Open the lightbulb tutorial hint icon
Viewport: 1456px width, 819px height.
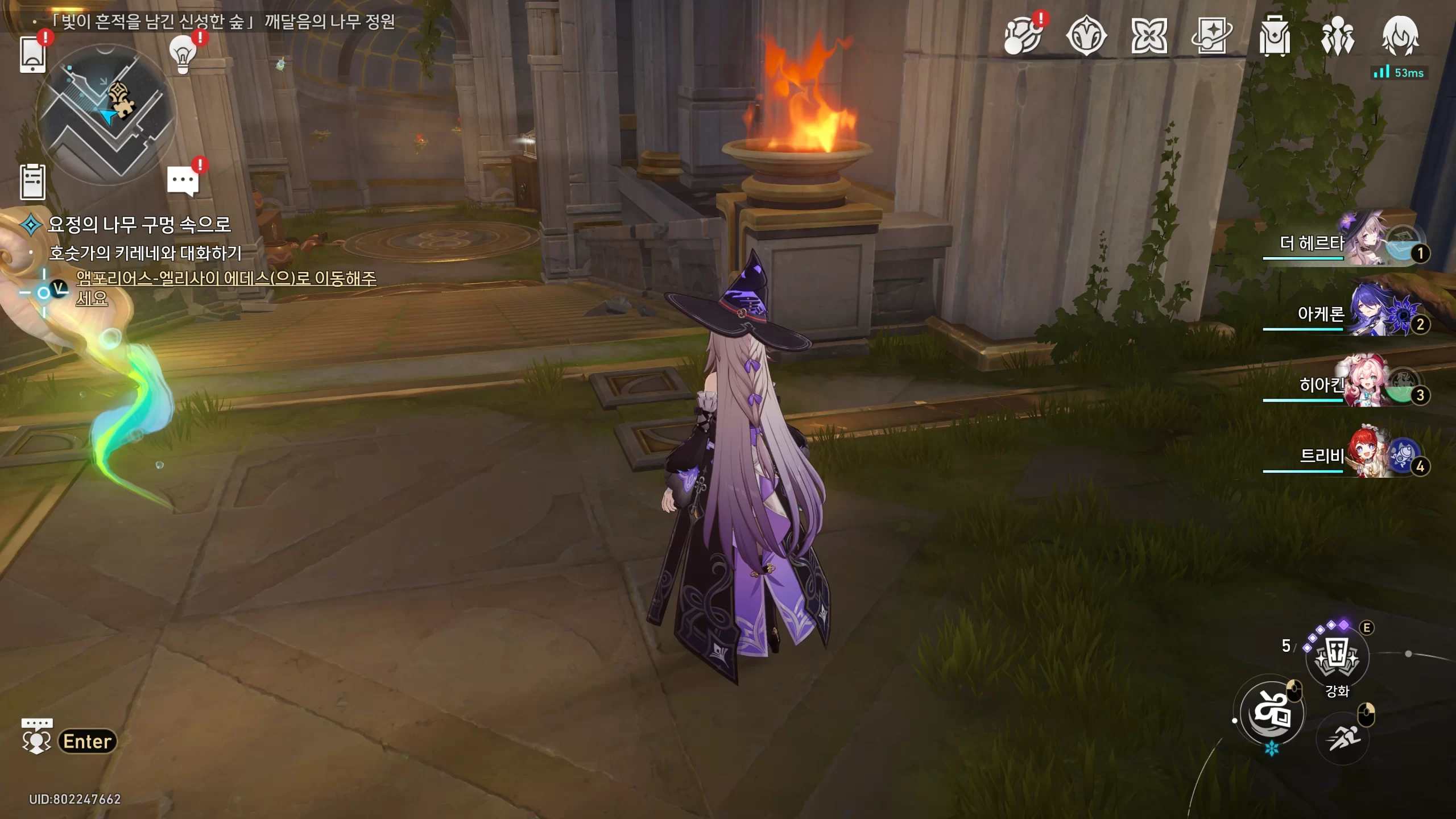tap(183, 54)
